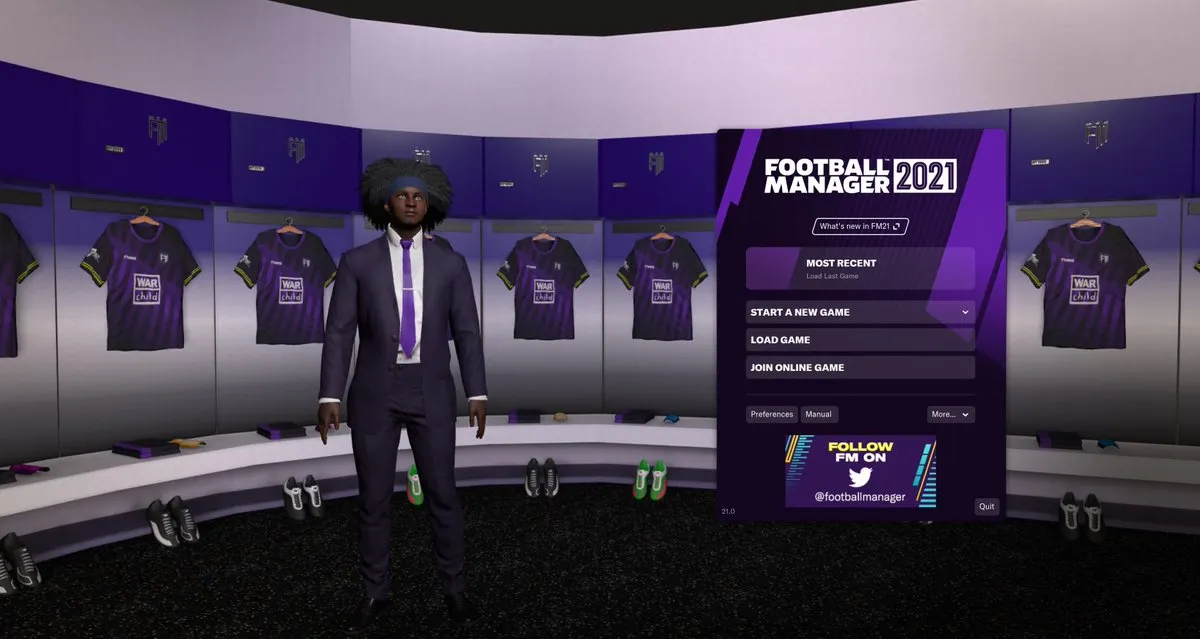Select Start a New Game
This screenshot has height=639, width=1200.
tap(860, 312)
